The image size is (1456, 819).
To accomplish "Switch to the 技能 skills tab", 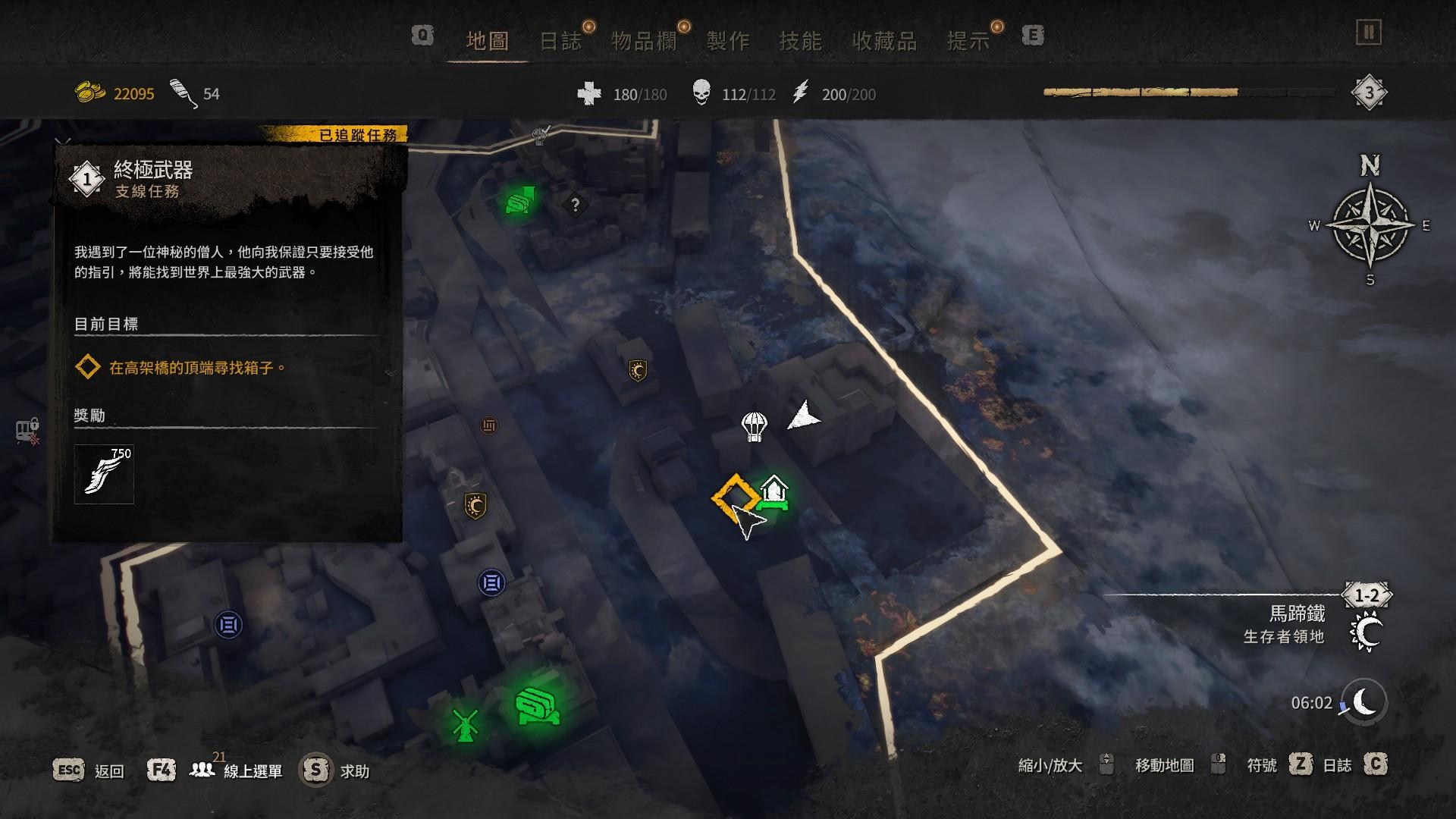I will 801,39.
